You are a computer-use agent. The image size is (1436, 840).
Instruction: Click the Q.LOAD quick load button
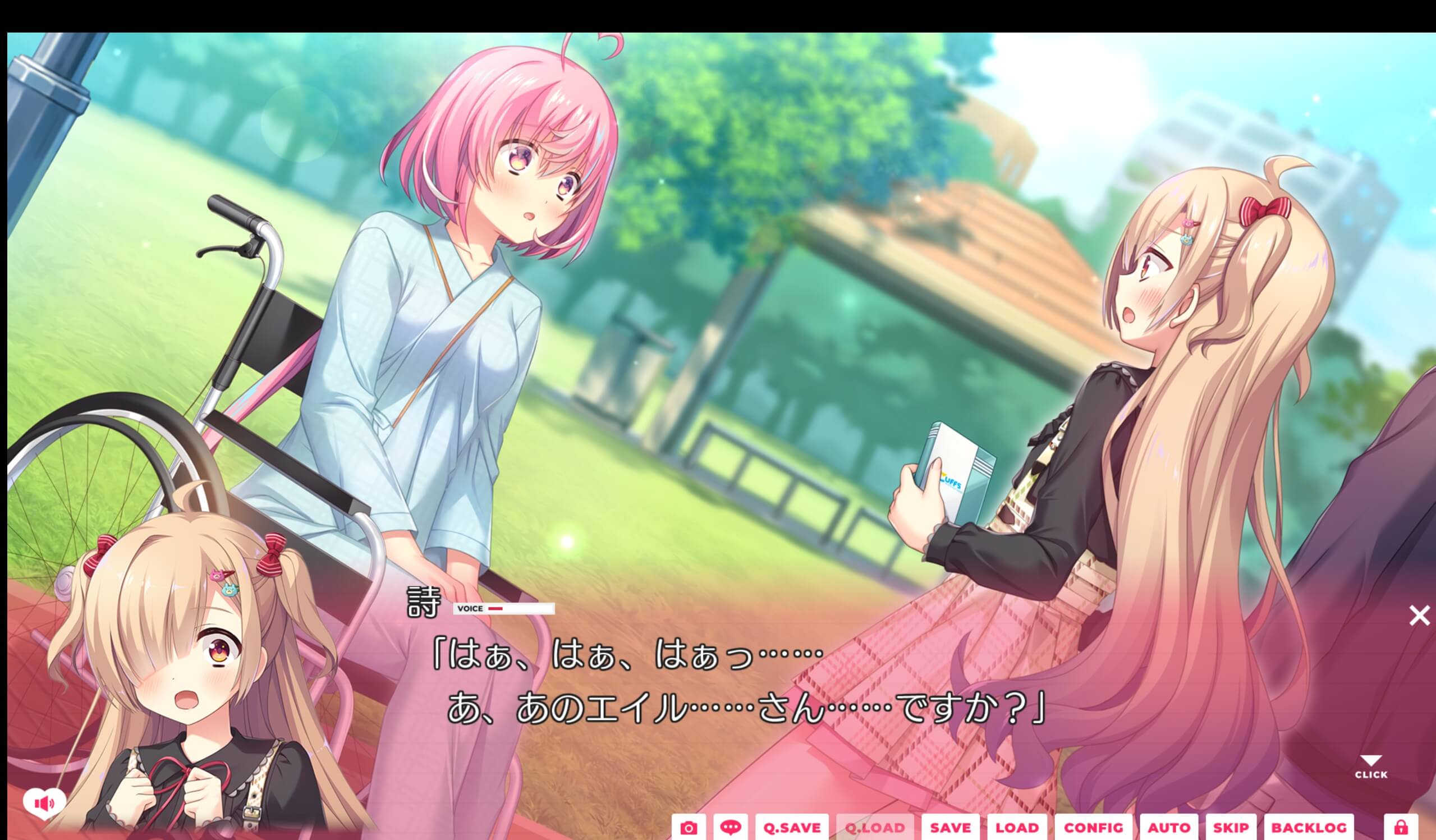[x=875, y=828]
